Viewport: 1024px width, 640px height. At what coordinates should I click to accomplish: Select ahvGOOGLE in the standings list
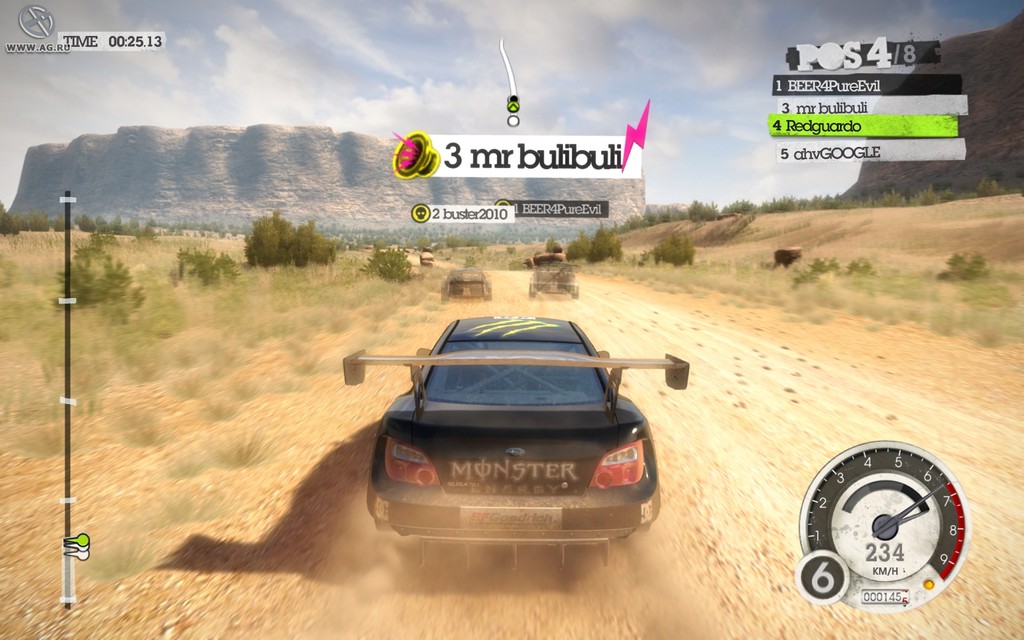(x=866, y=152)
